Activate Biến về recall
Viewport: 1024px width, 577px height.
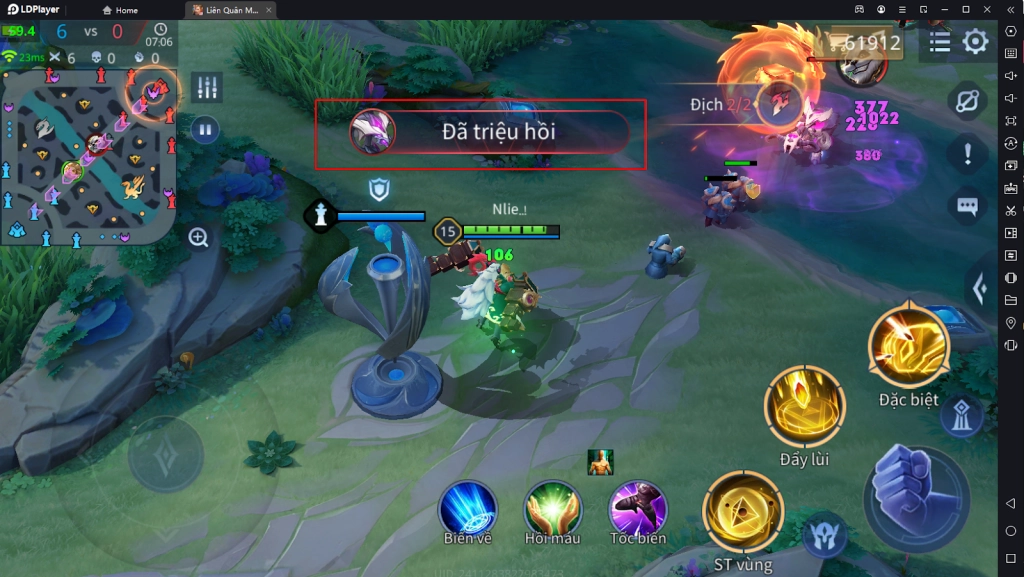(468, 508)
